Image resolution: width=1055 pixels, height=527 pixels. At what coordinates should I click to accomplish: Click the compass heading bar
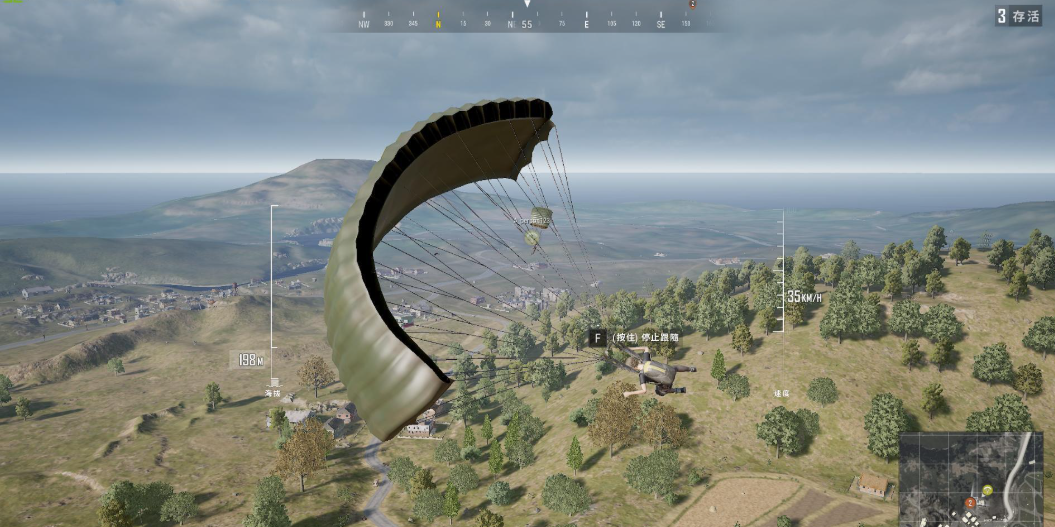pyautogui.click(x=527, y=22)
